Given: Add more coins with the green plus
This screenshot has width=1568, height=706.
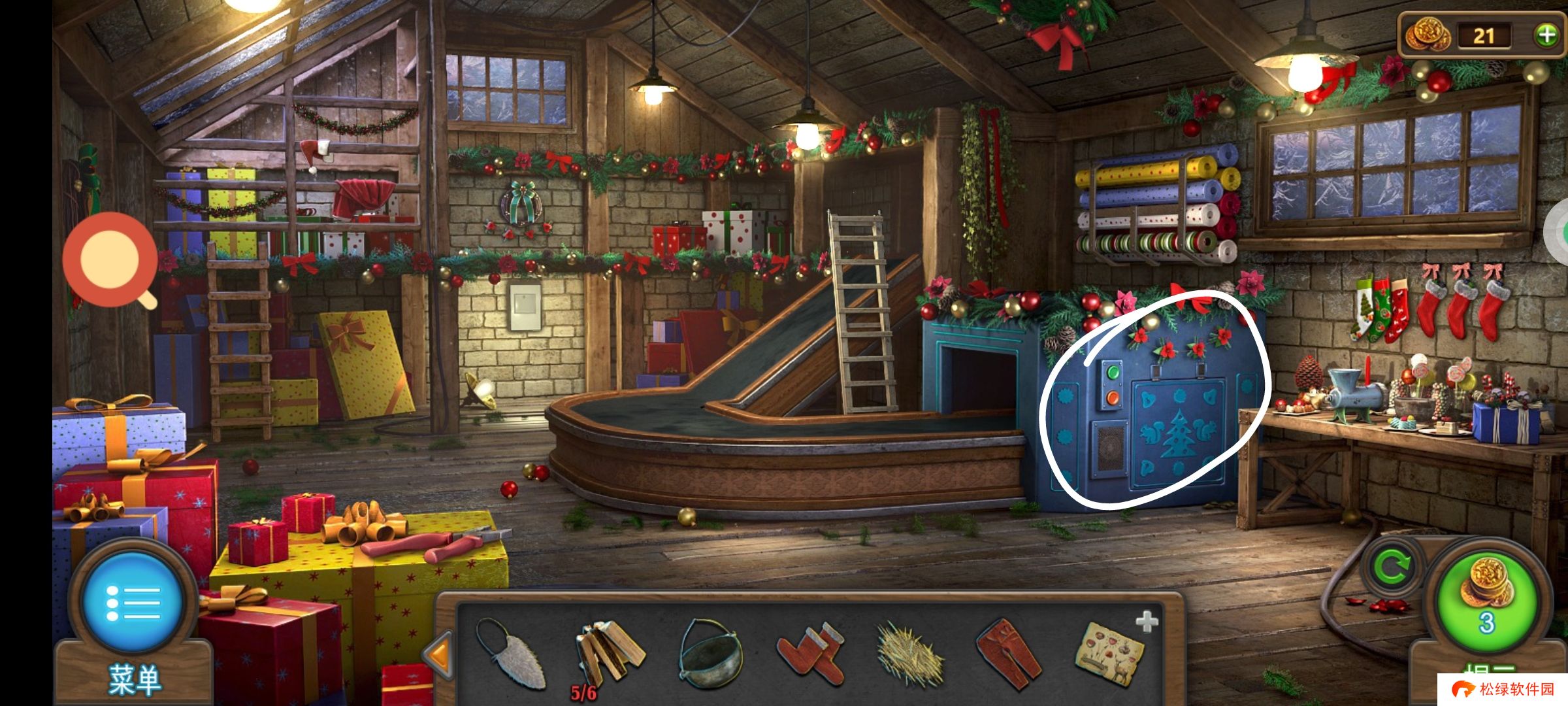Looking at the screenshot, I should (x=1546, y=35).
